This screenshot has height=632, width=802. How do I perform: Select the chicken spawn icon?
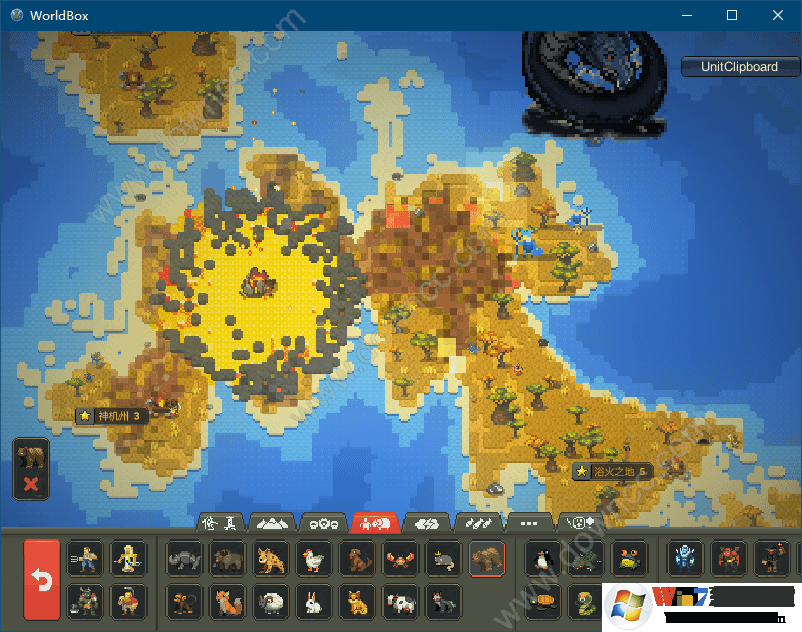click(314, 559)
